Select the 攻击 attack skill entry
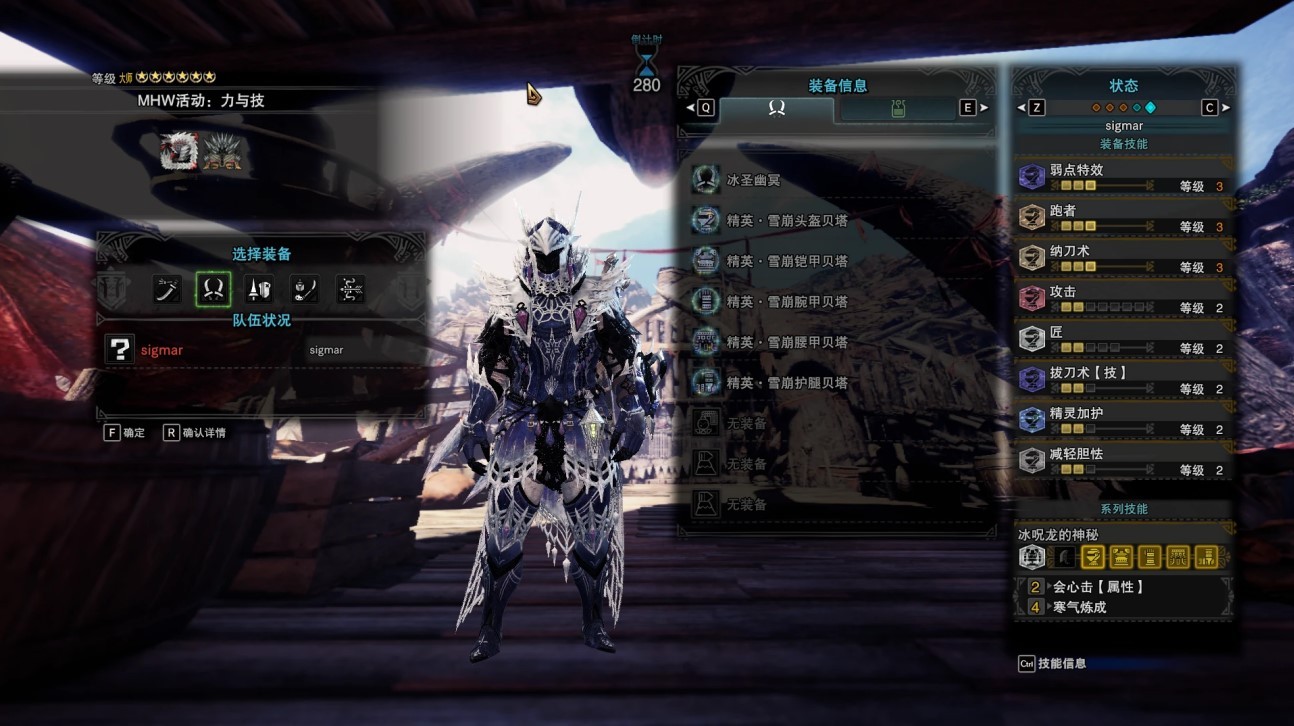The width and height of the screenshot is (1294, 726). coord(1122,299)
